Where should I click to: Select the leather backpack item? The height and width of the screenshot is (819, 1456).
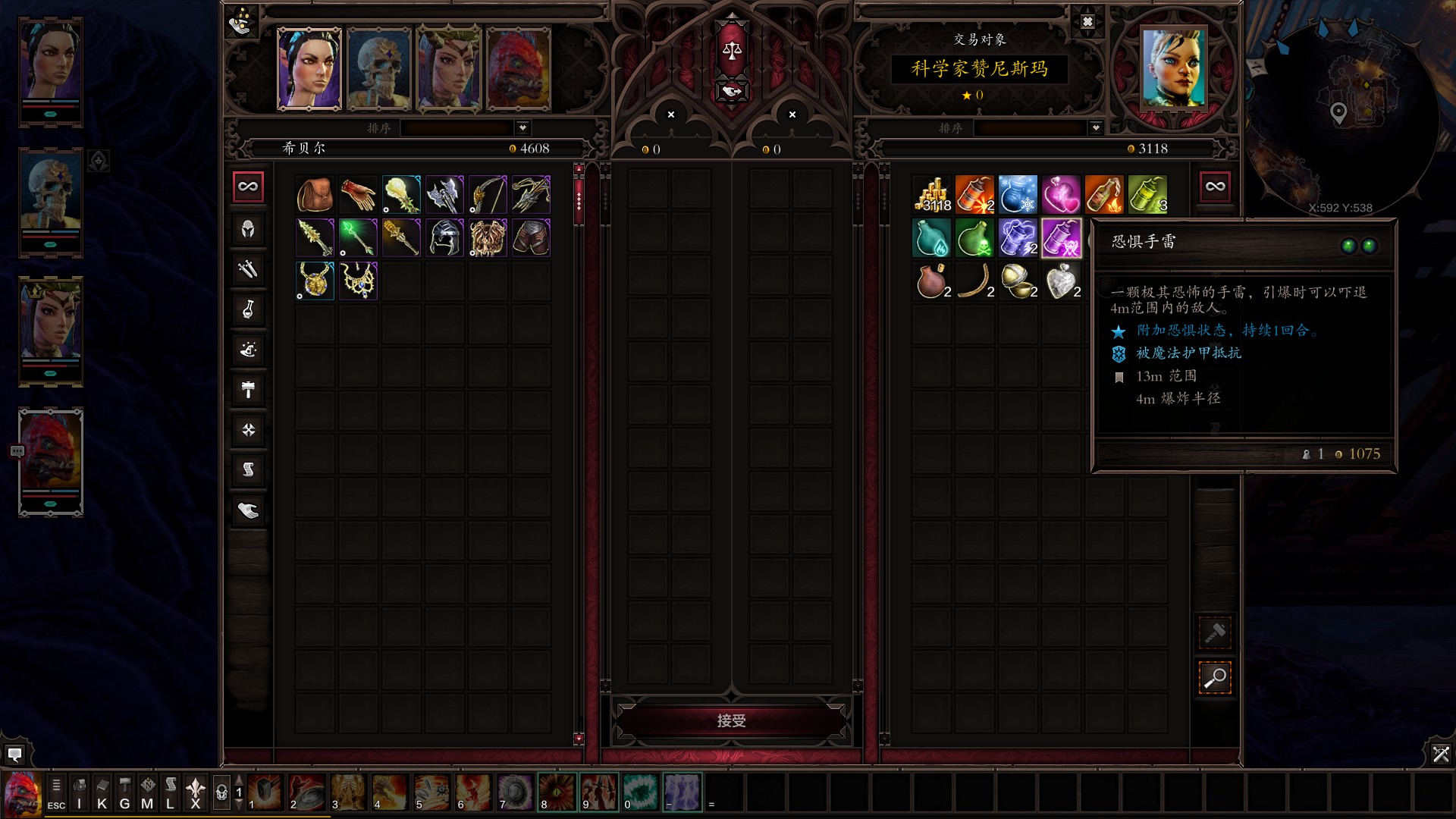click(x=315, y=195)
